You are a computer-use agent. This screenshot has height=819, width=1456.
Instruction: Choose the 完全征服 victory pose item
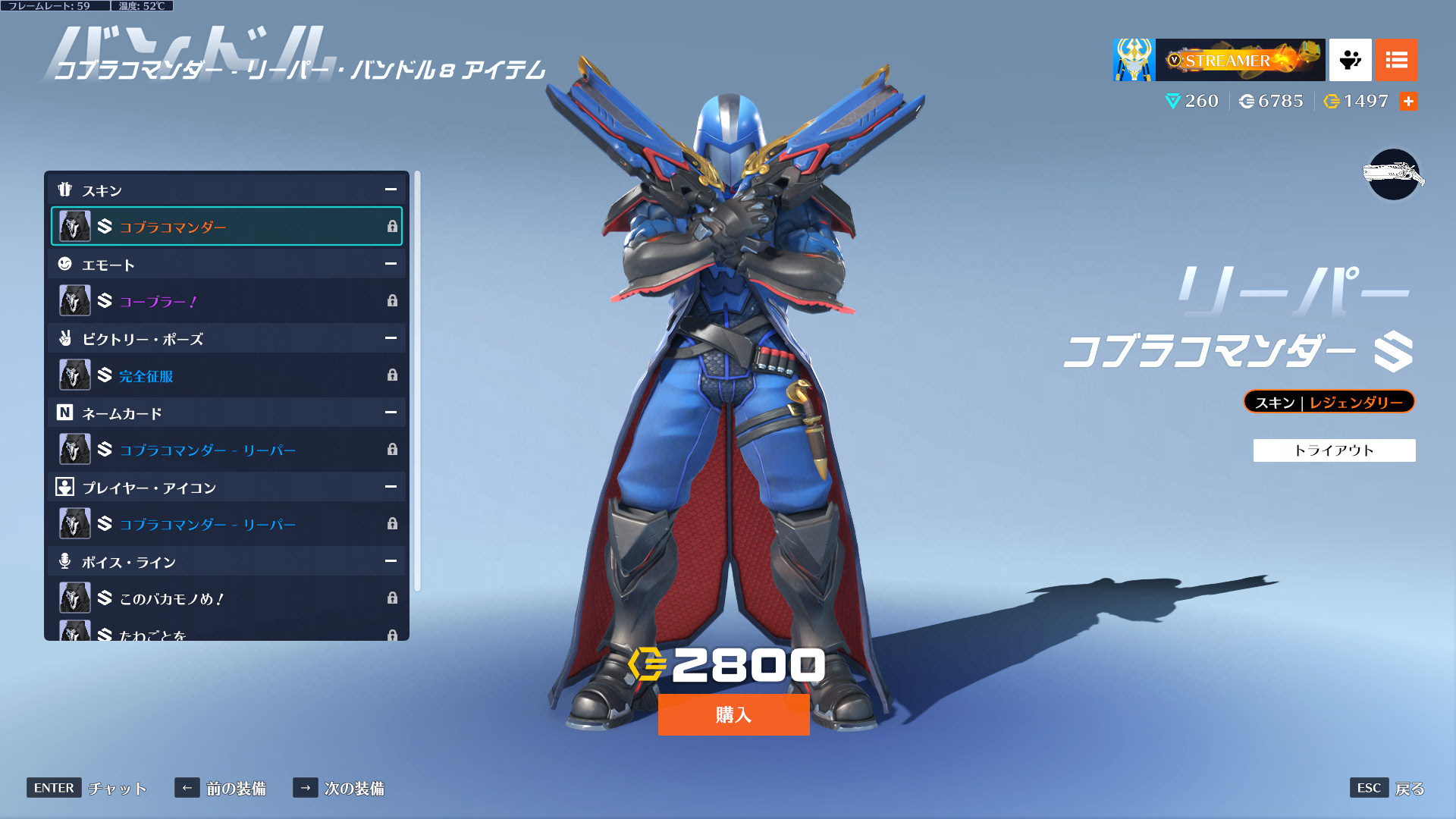tap(227, 375)
